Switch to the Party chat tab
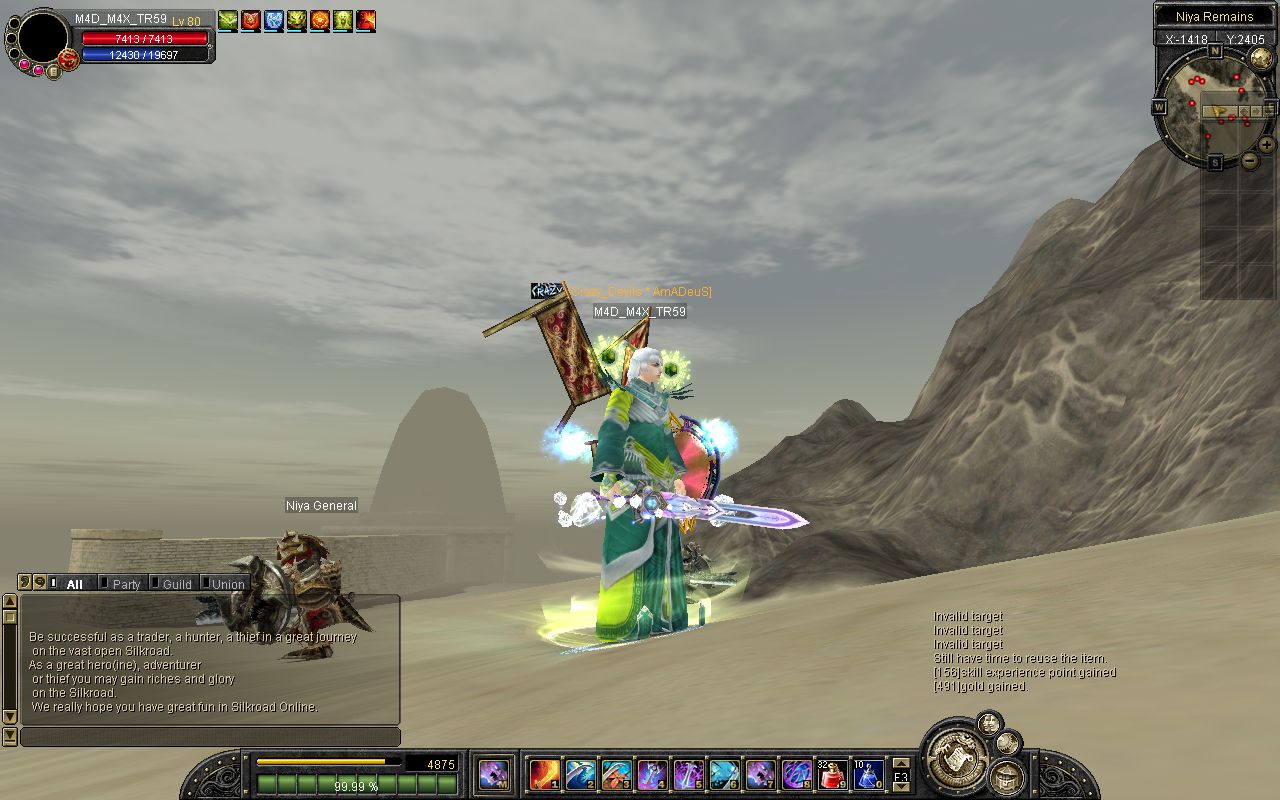 pos(126,584)
